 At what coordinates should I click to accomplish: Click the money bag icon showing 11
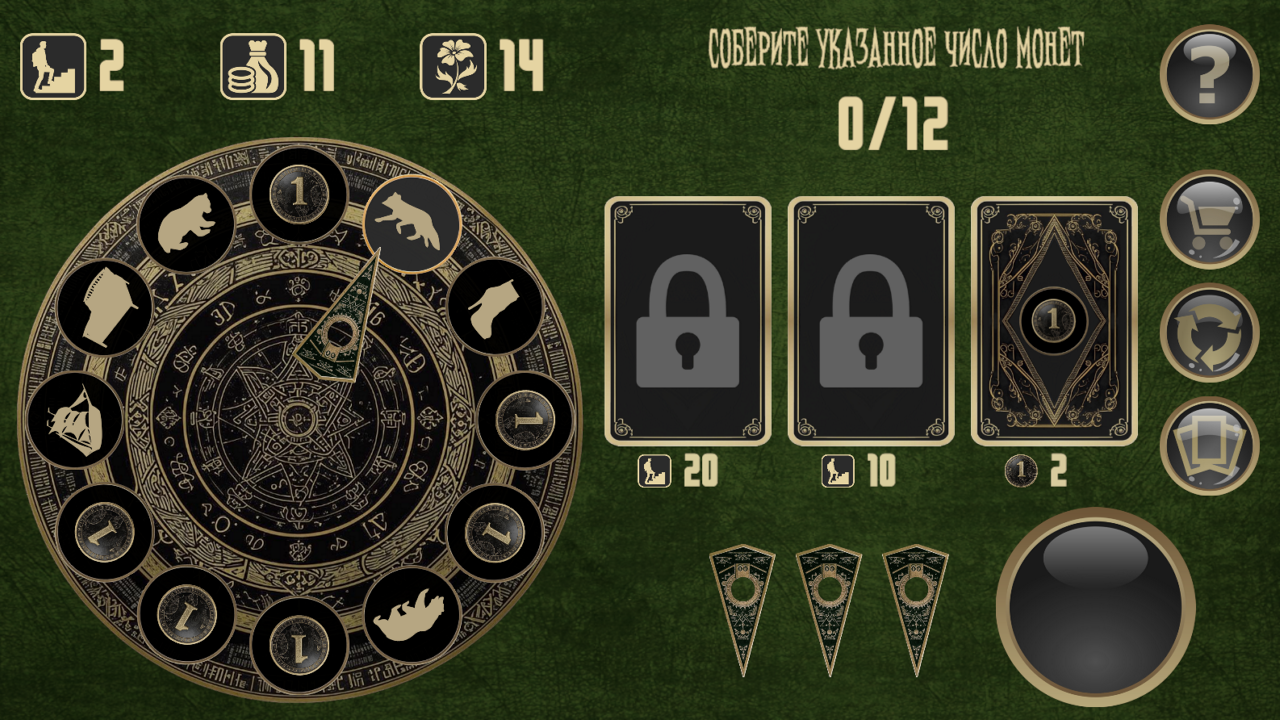pos(253,65)
